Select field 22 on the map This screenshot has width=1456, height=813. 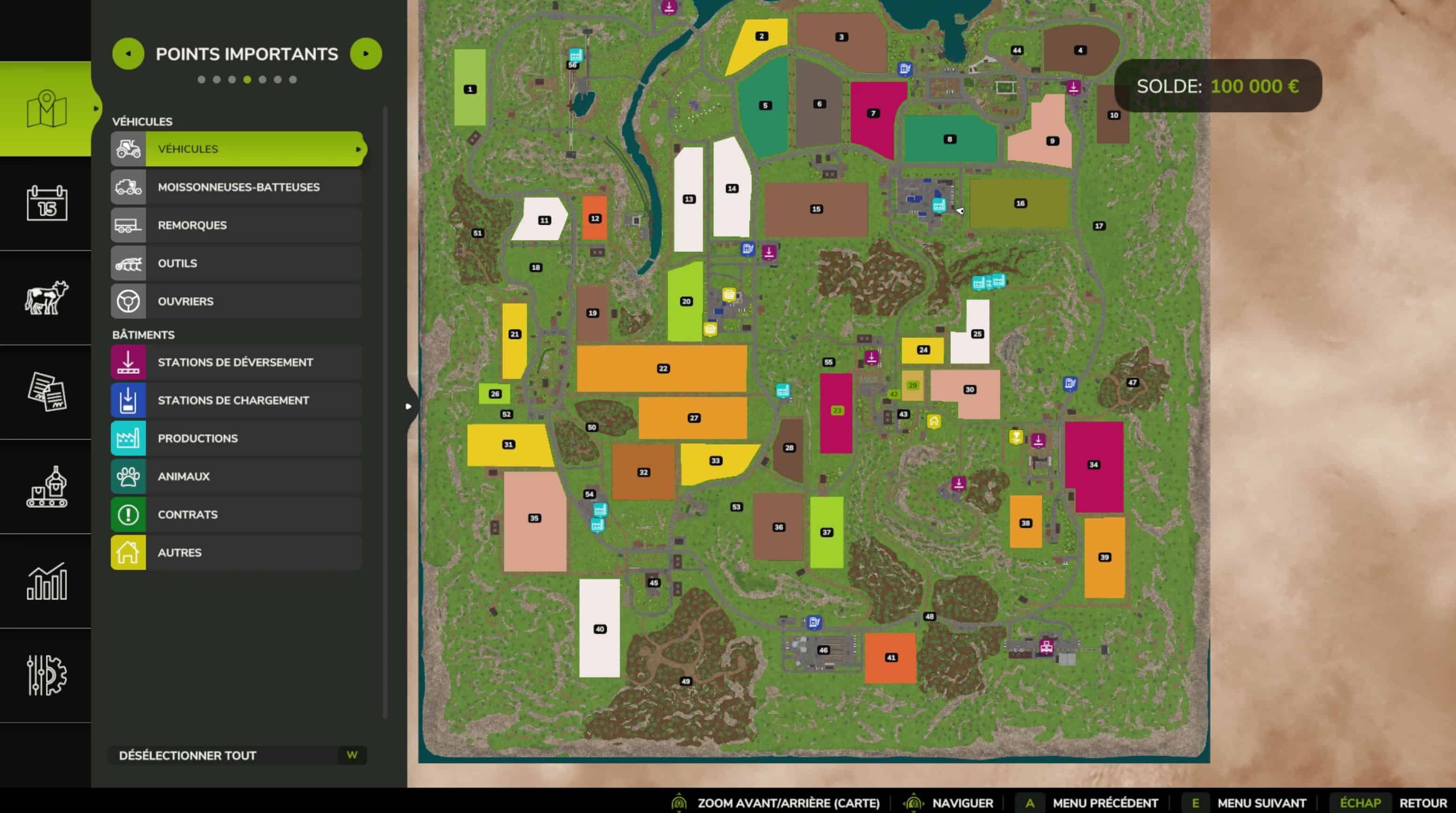662,368
